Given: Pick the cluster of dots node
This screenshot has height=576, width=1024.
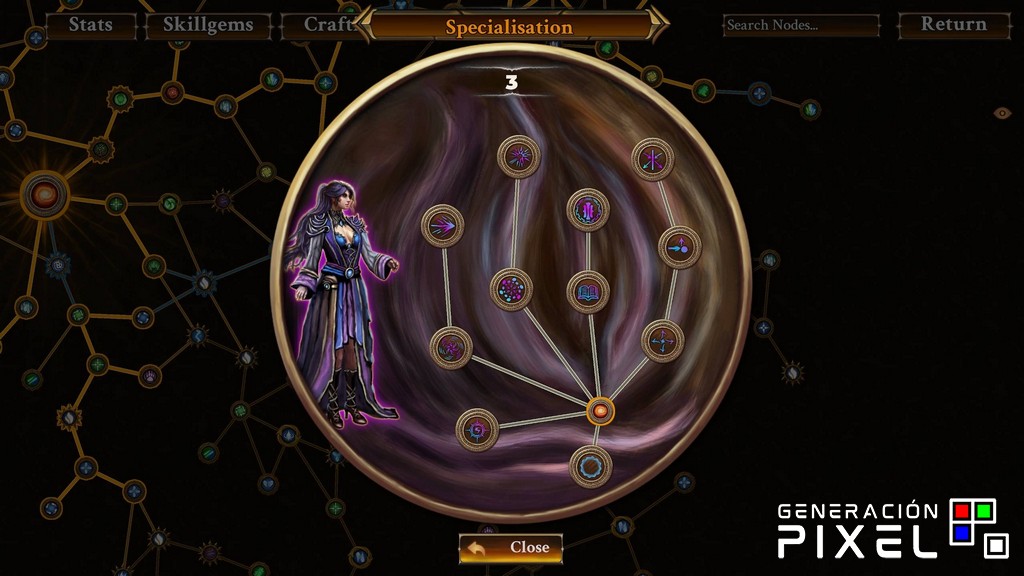Looking at the screenshot, I should 512,289.
